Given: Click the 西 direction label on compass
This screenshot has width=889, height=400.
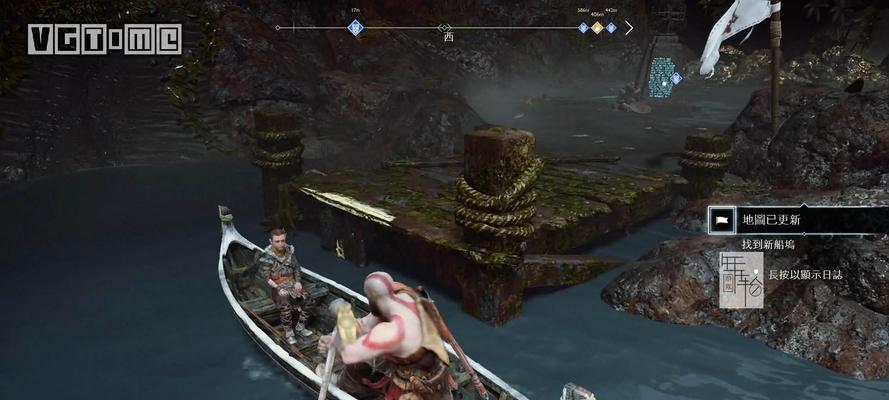Looking at the screenshot, I should (449, 37).
